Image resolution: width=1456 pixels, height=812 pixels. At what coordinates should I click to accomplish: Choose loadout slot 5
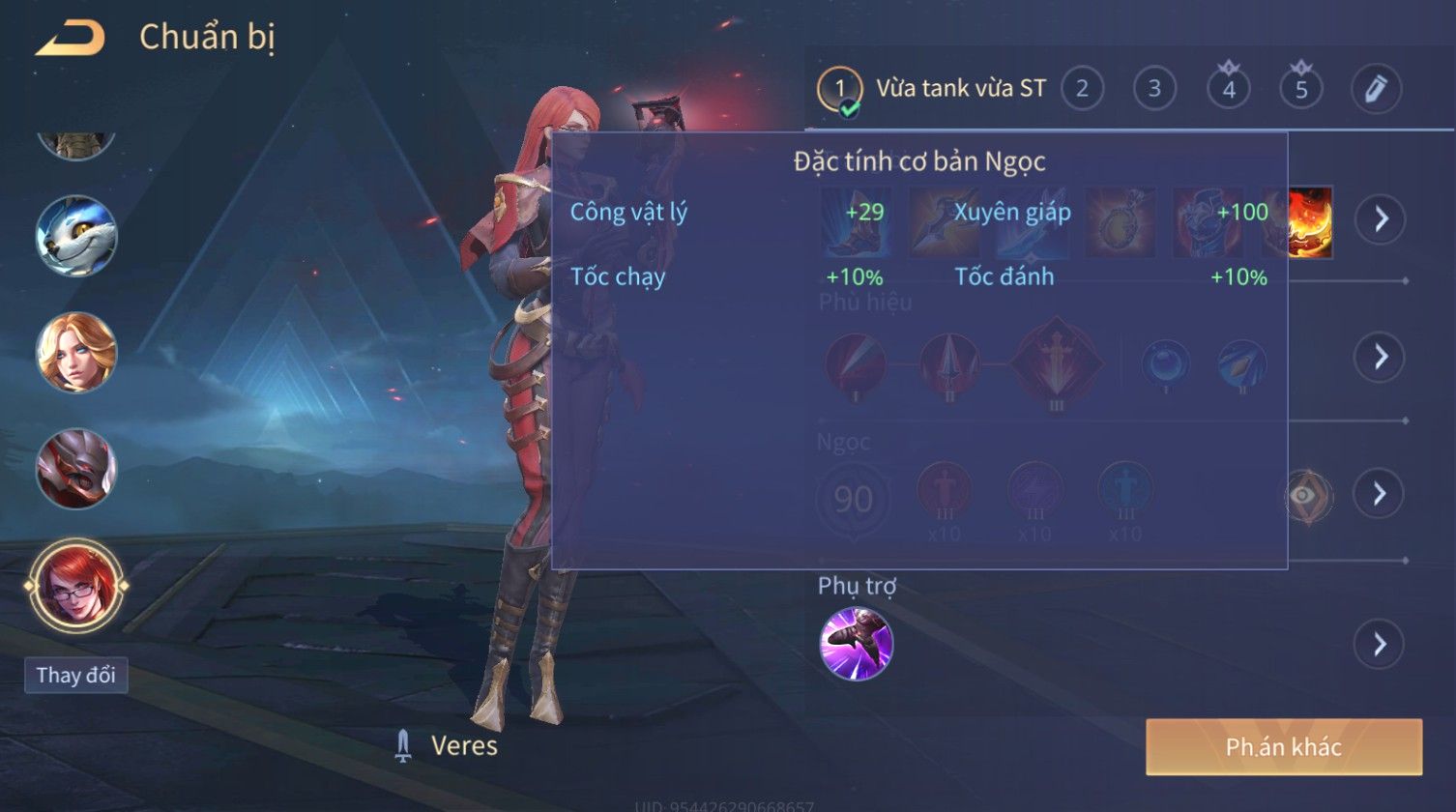tap(1301, 89)
